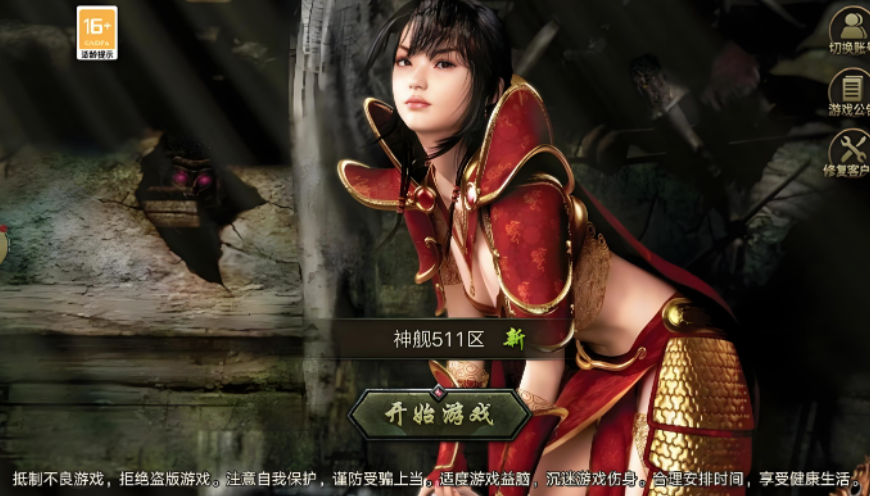Switch account via 切换账号 icon

click(x=851, y=30)
